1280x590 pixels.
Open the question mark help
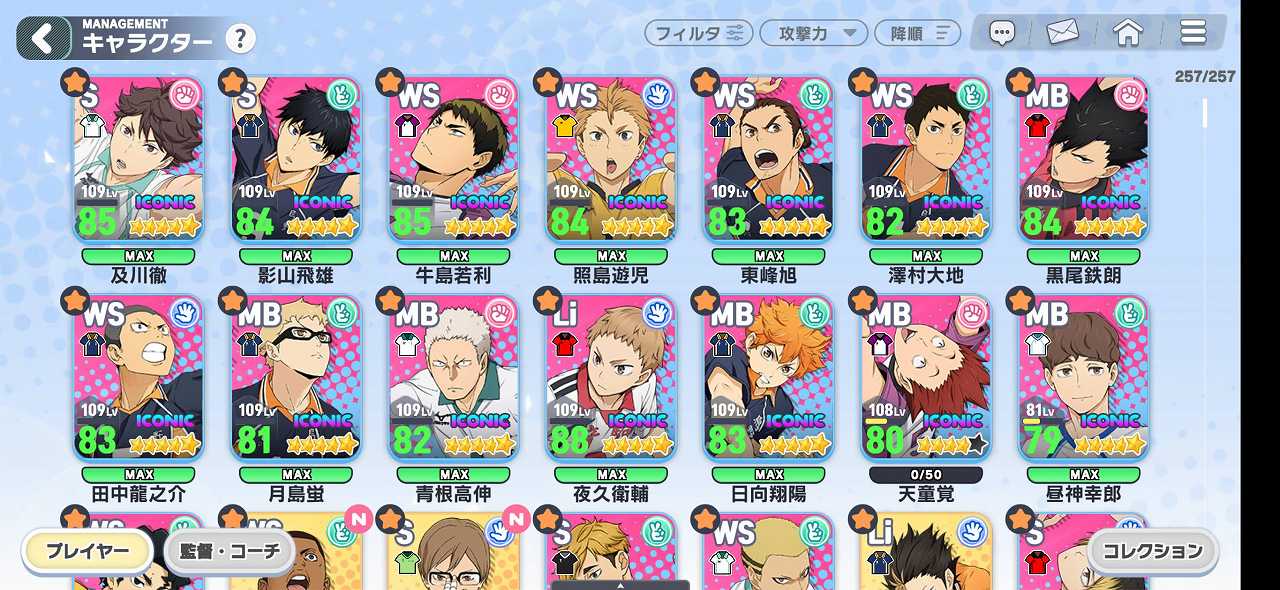point(240,39)
